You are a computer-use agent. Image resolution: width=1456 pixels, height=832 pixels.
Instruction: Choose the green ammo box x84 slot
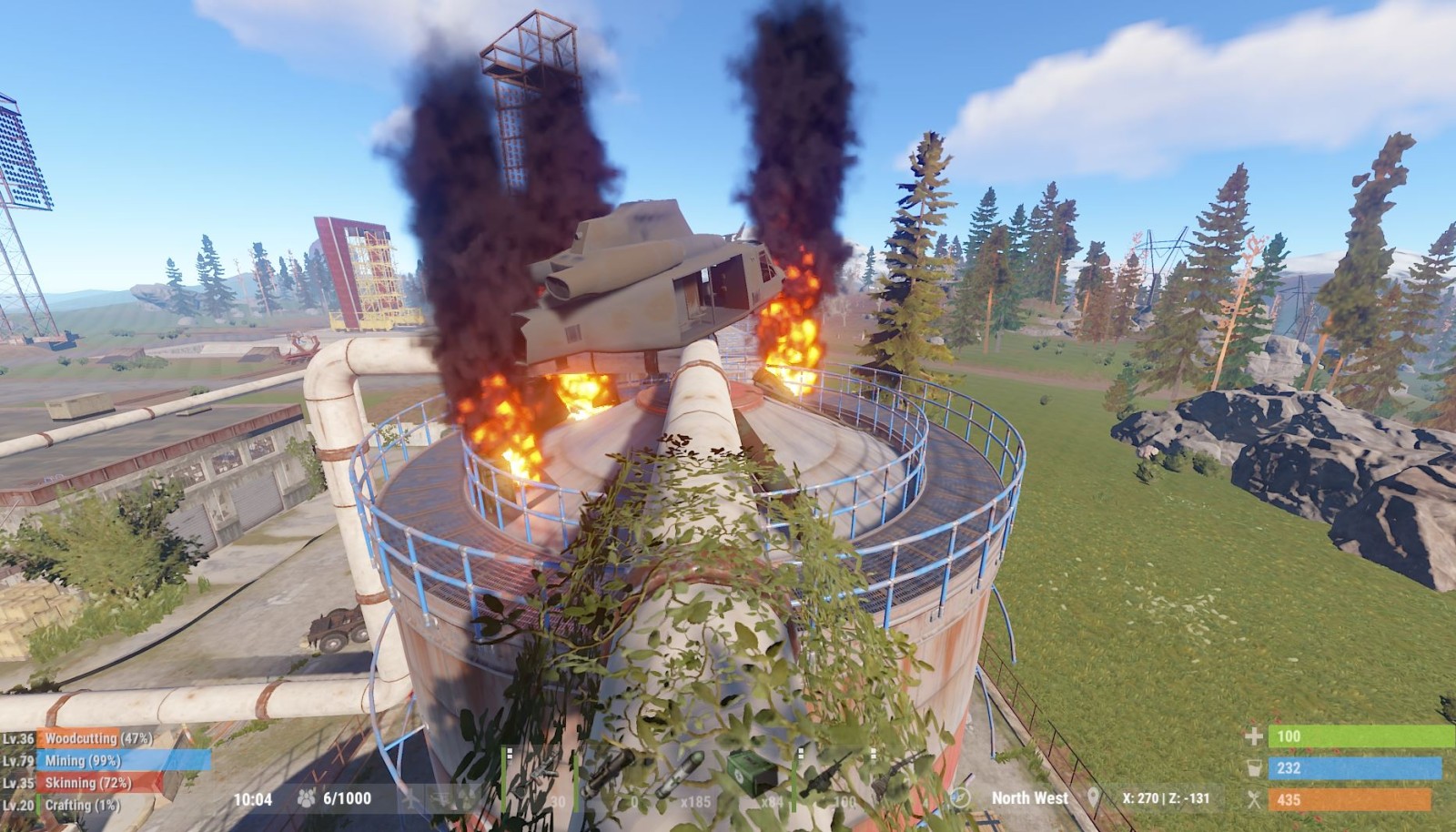[x=757, y=776]
